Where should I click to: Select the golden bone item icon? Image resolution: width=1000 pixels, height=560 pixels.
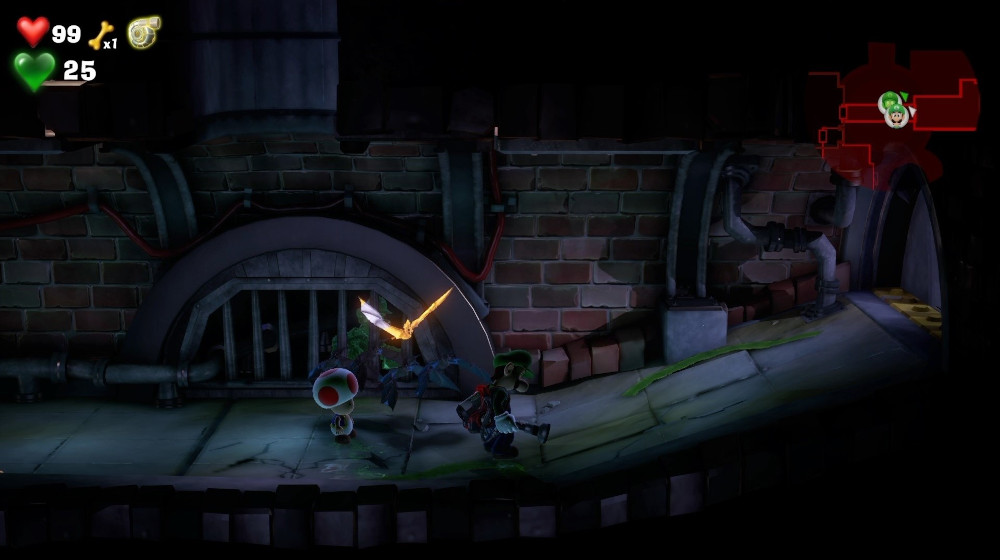pyautogui.click(x=99, y=35)
